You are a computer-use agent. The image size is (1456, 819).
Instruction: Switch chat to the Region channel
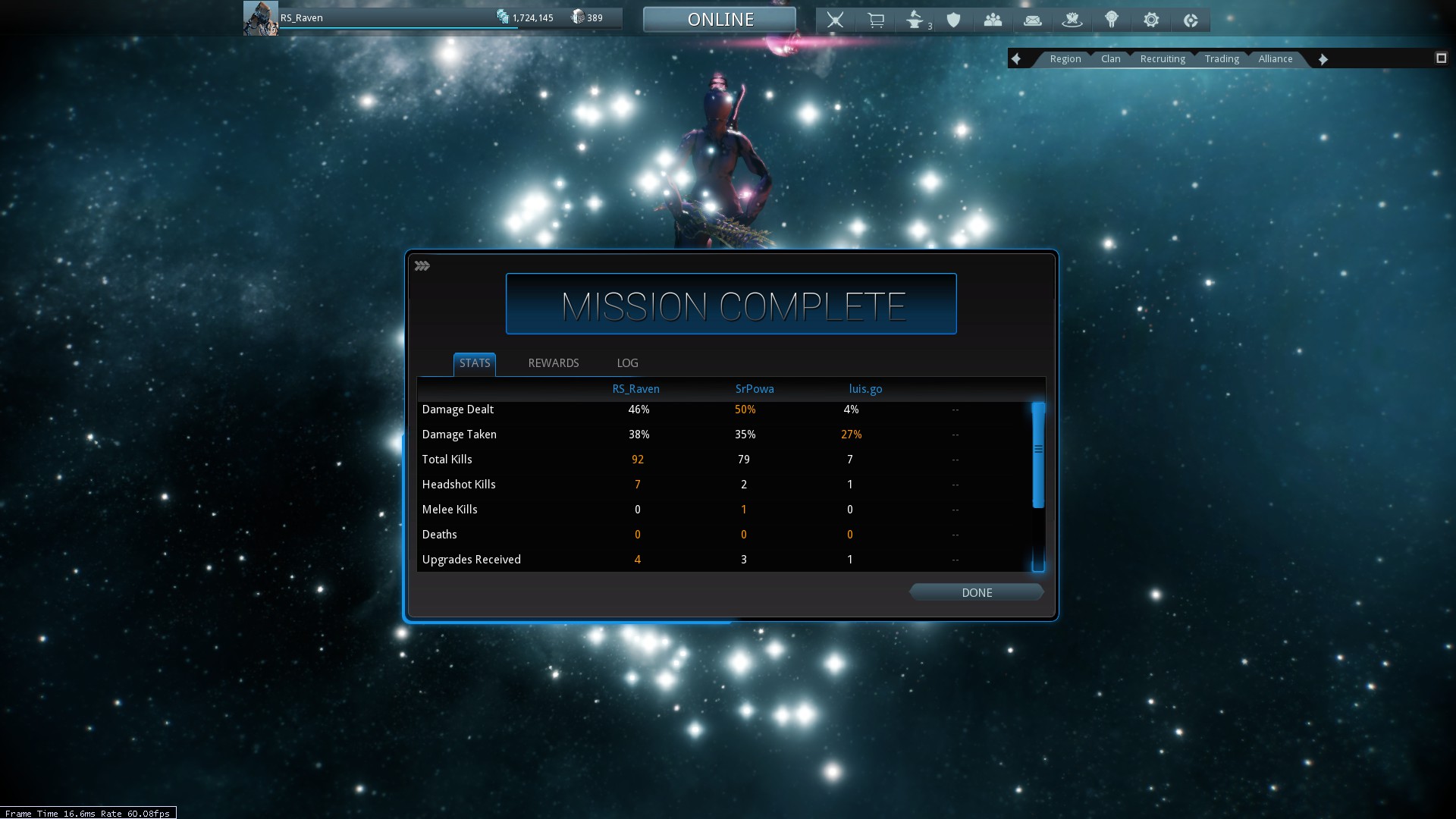tap(1065, 59)
